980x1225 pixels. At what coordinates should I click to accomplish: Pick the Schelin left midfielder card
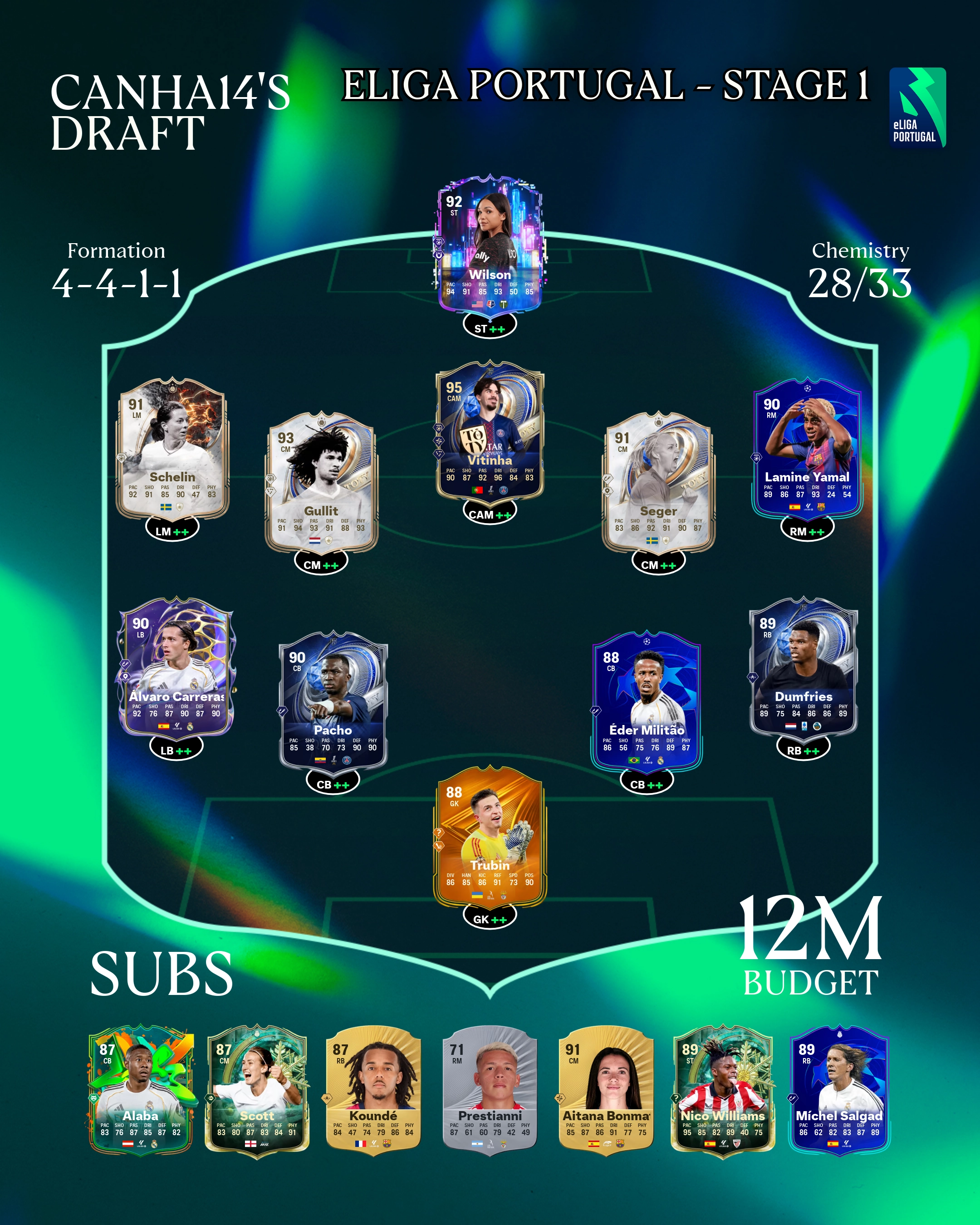(172, 449)
